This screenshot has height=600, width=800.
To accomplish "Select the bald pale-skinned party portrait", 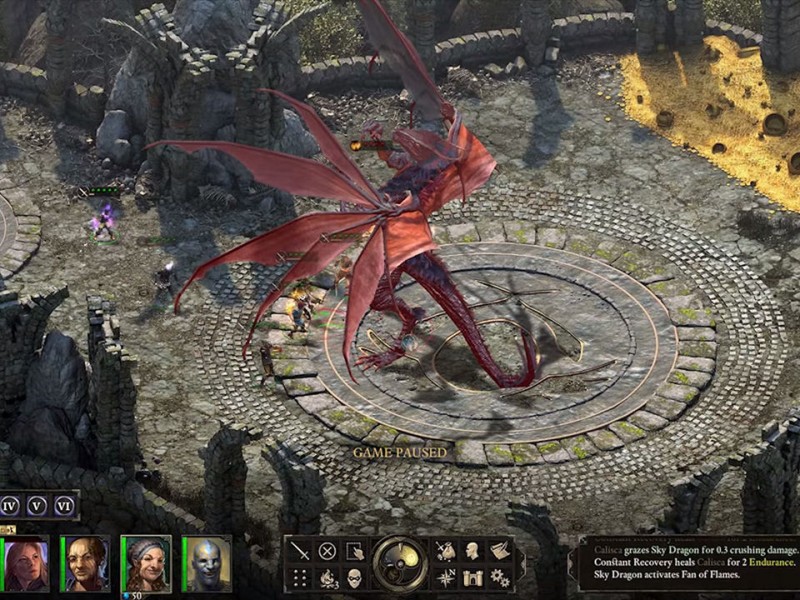I will 207,564.
